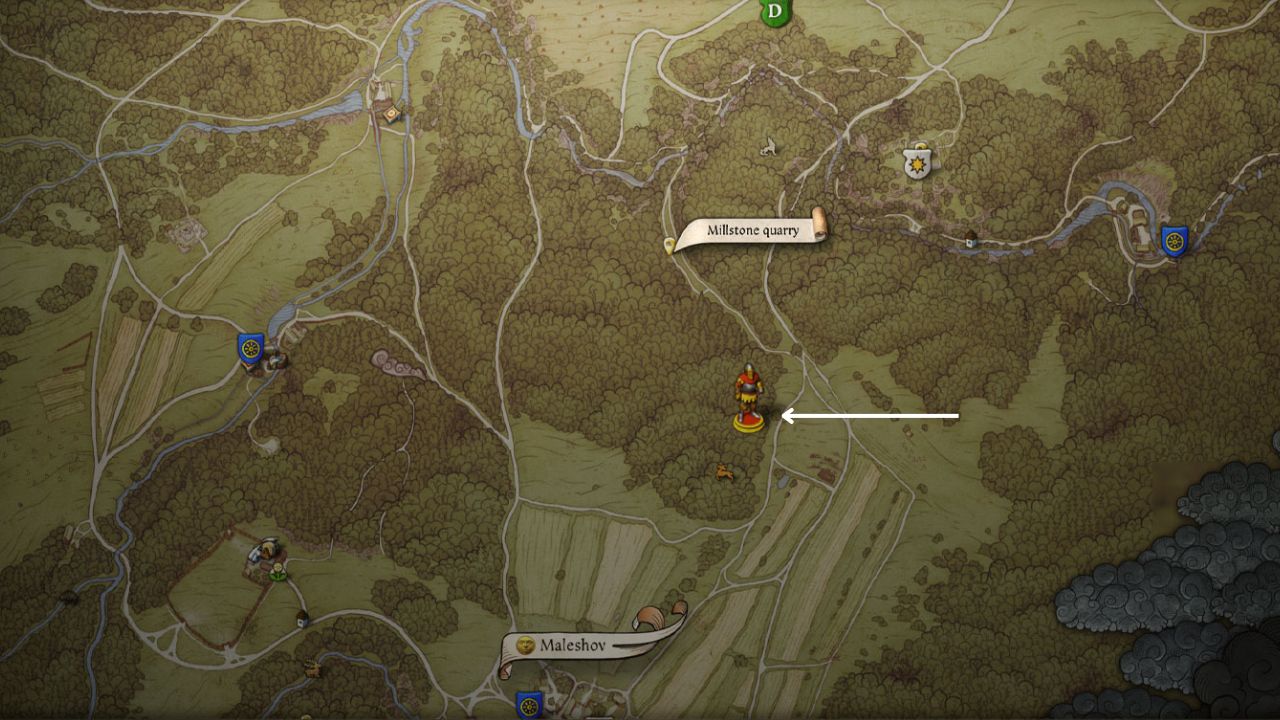Click the white shield with sun emblem
Image resolution: width=1280 pixels, height=720 pixels.
(x=917, y=162)
